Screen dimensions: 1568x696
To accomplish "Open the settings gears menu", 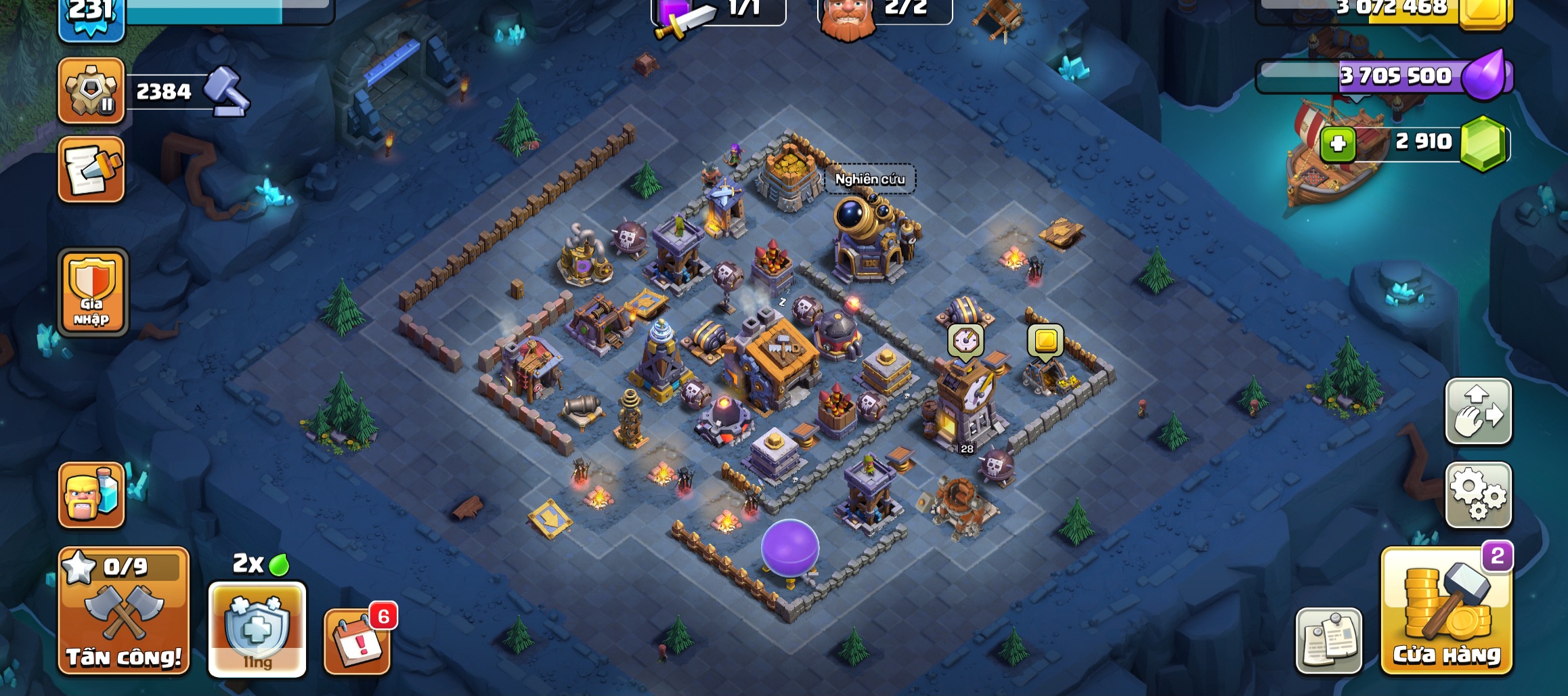I will pos(1478,495).
